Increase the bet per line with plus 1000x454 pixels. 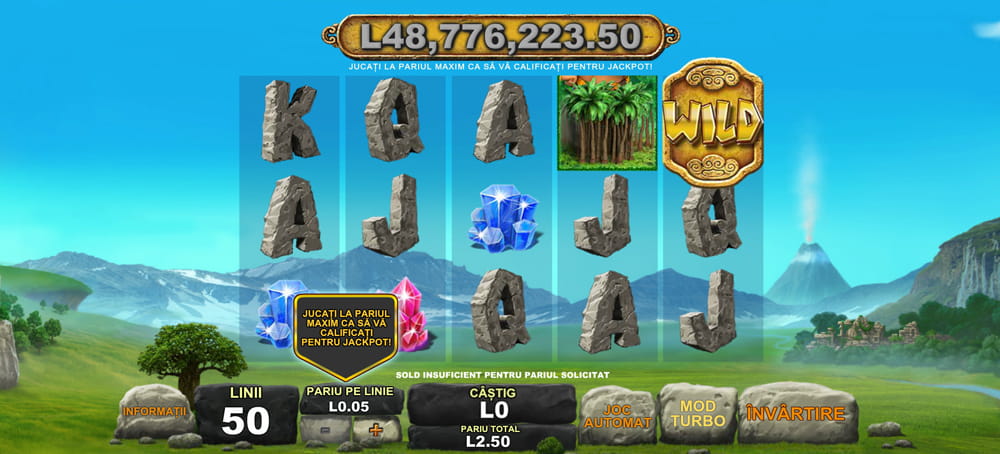pyautogui.click(x=376, y=430)
